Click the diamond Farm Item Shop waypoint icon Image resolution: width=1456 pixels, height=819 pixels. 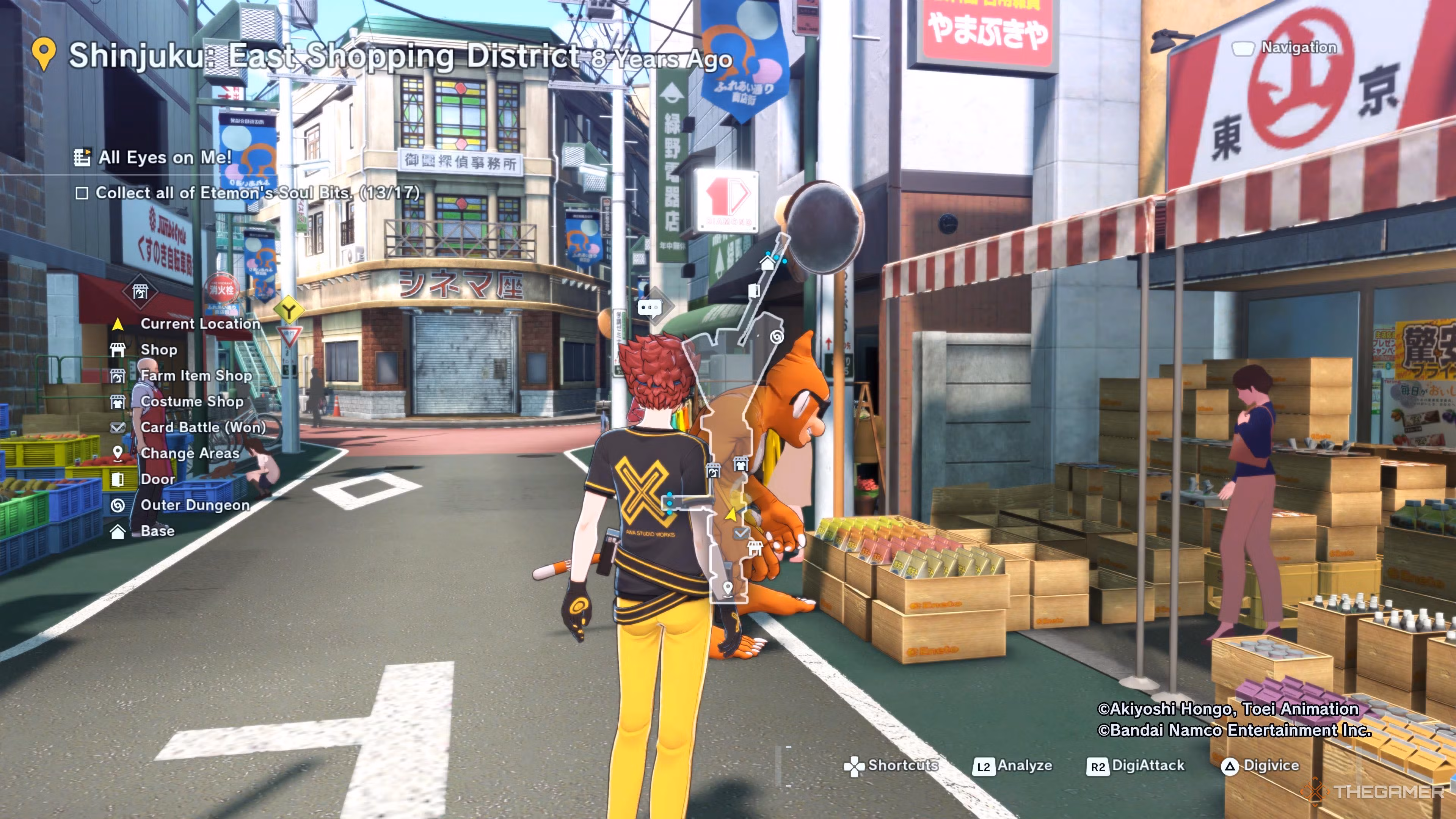pyautogui.click(x=140, y=292)
